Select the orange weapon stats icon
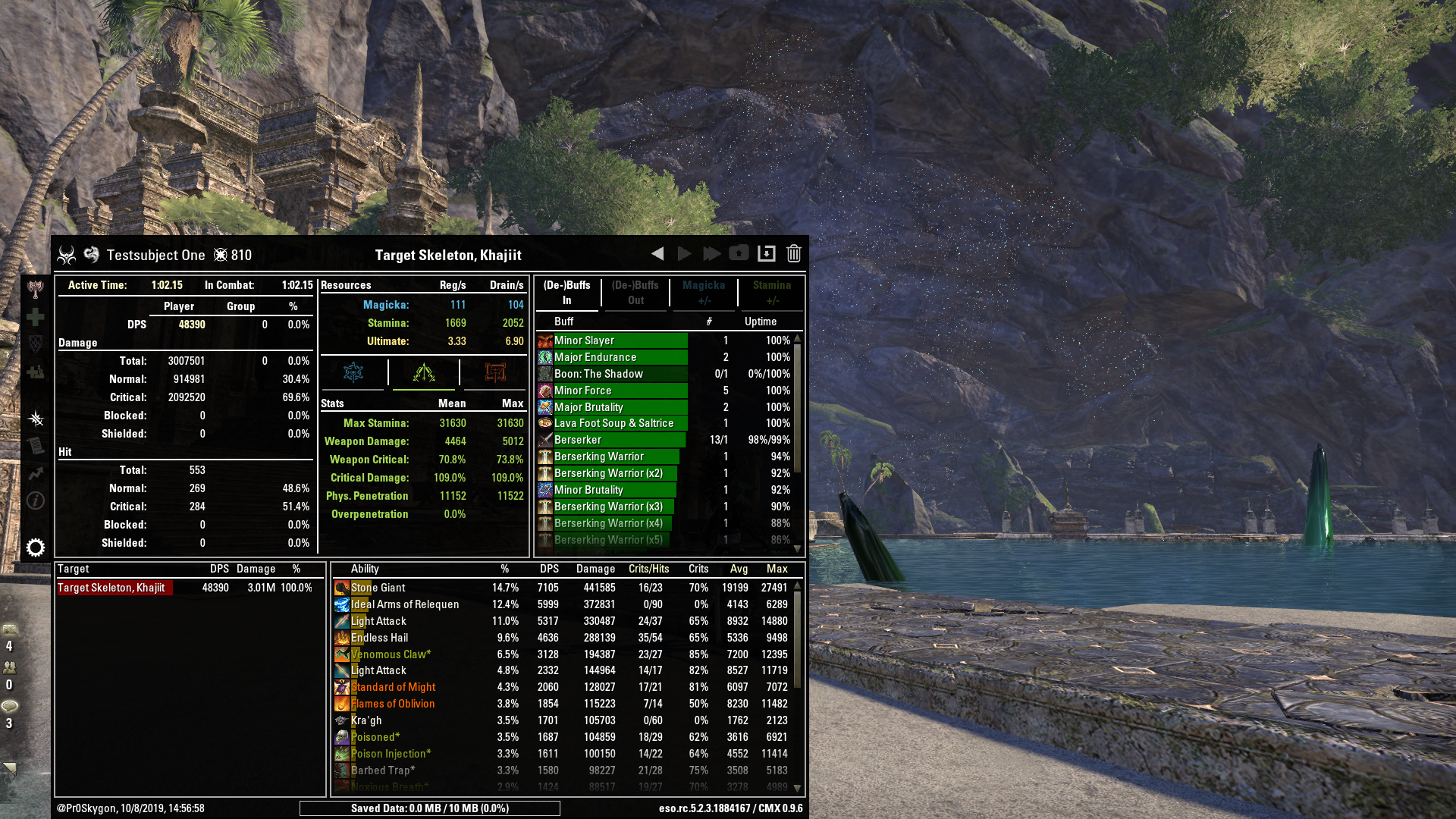The image size is (1456, 819). pyautogui.click(x=494, y=372)
